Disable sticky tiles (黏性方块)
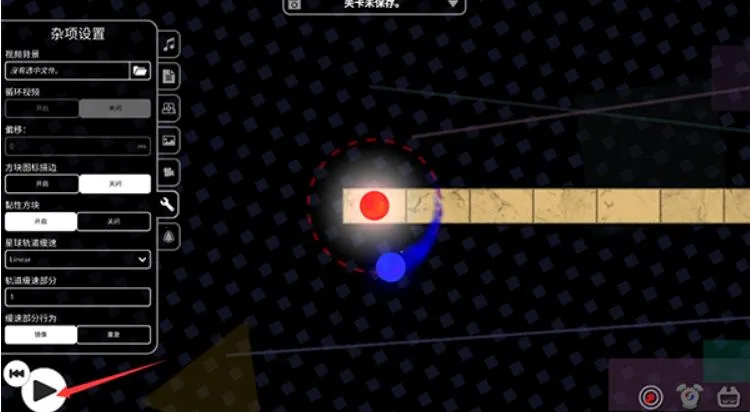Viewport: 750px width, 412px height. point(115,222)
